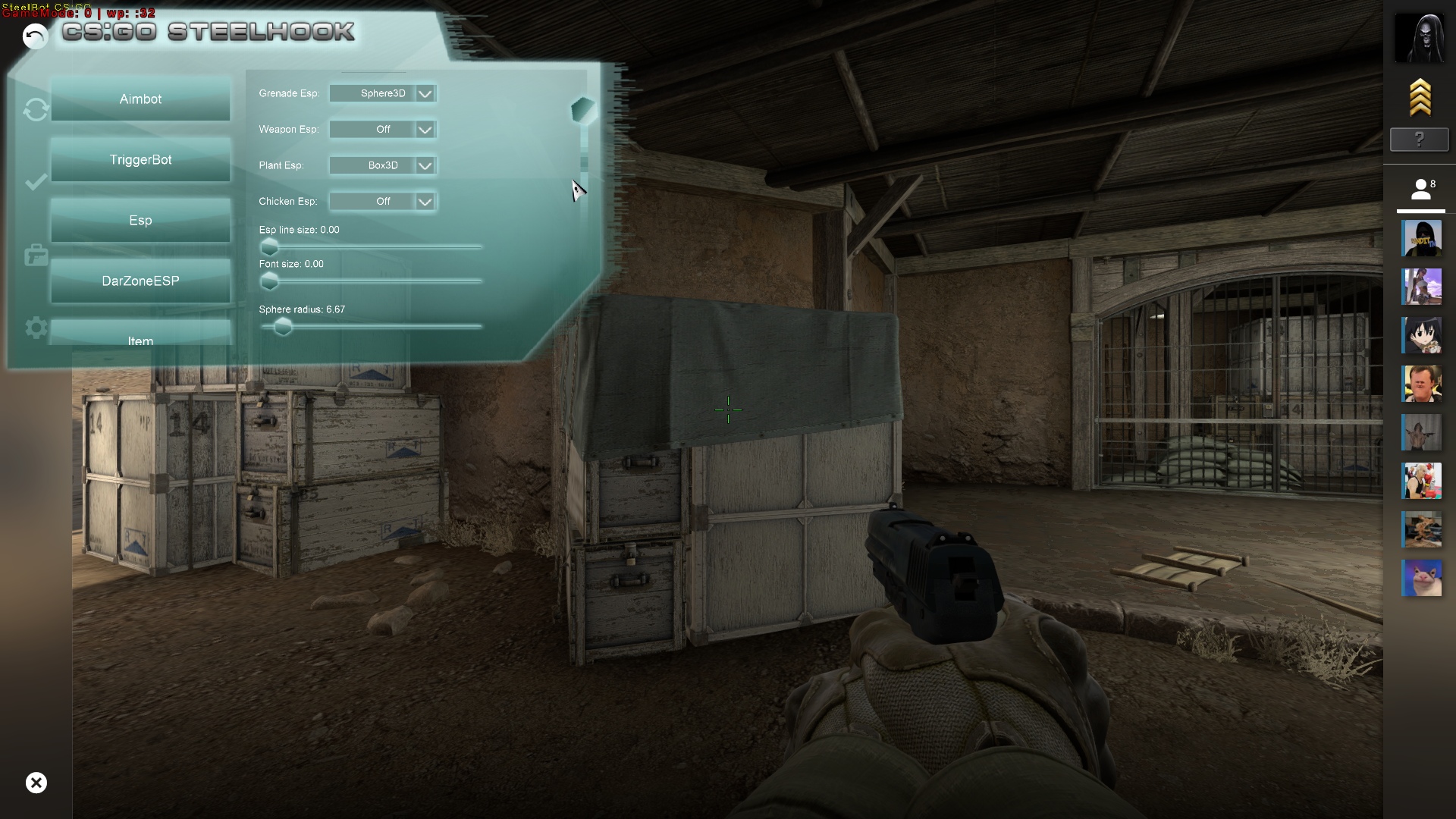Image resolution: width=1456 pixels, height=819 pixels.
Task: Open the Aimbot settings section
Action: click(x=140, y=99)
